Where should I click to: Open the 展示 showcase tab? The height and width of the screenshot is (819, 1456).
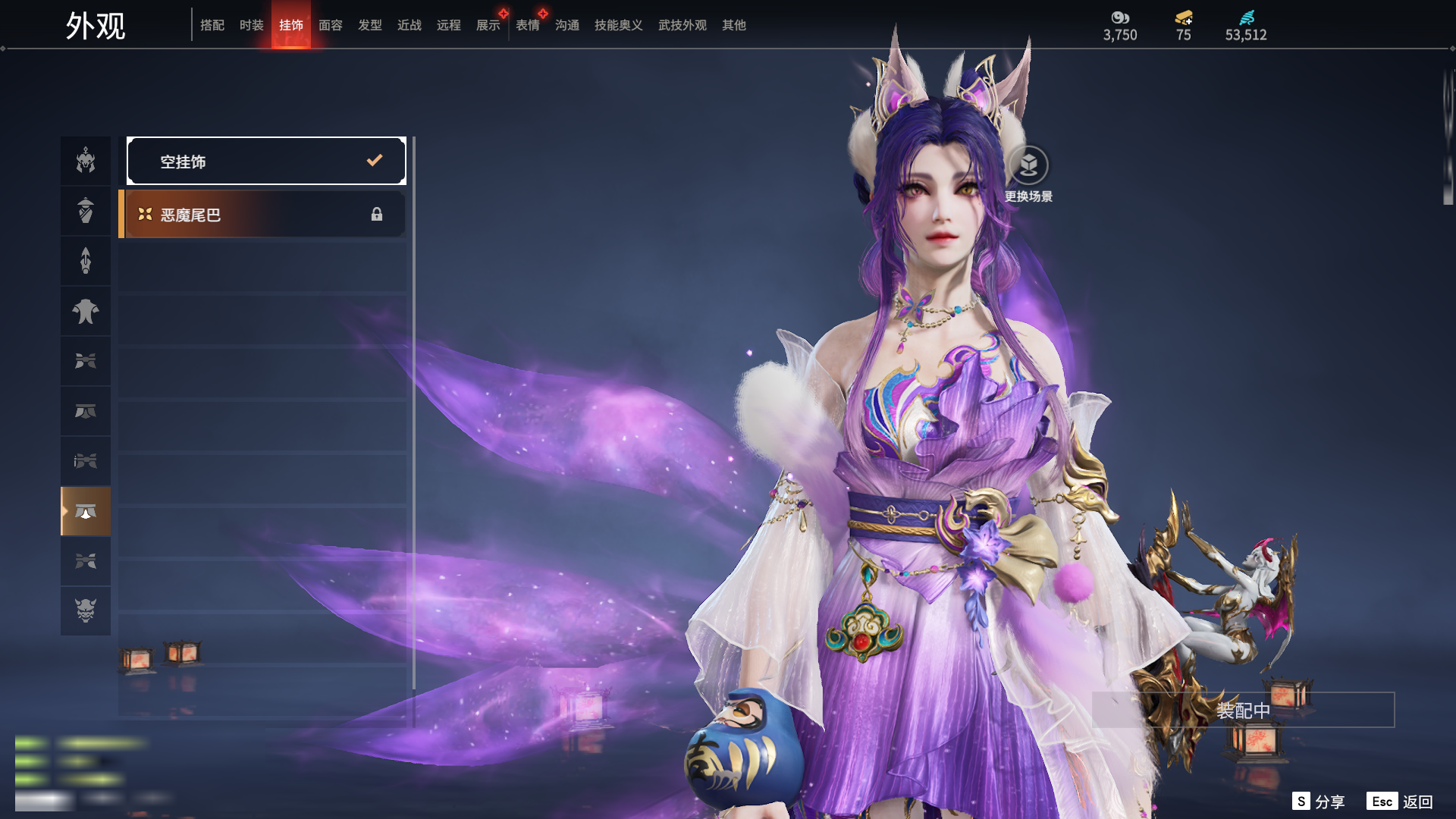488,25
